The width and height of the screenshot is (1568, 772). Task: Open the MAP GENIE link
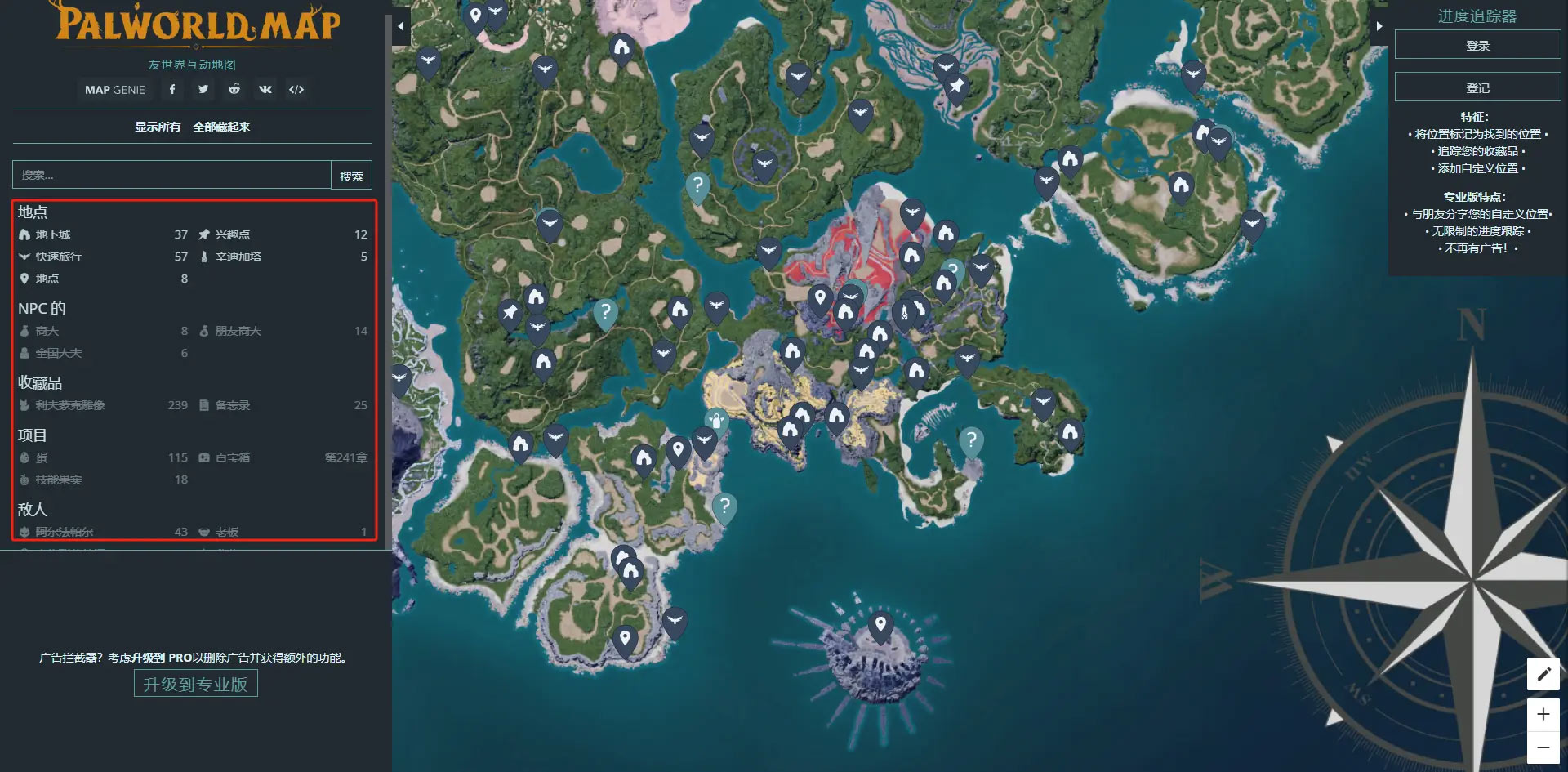click(x=115, y=90)
